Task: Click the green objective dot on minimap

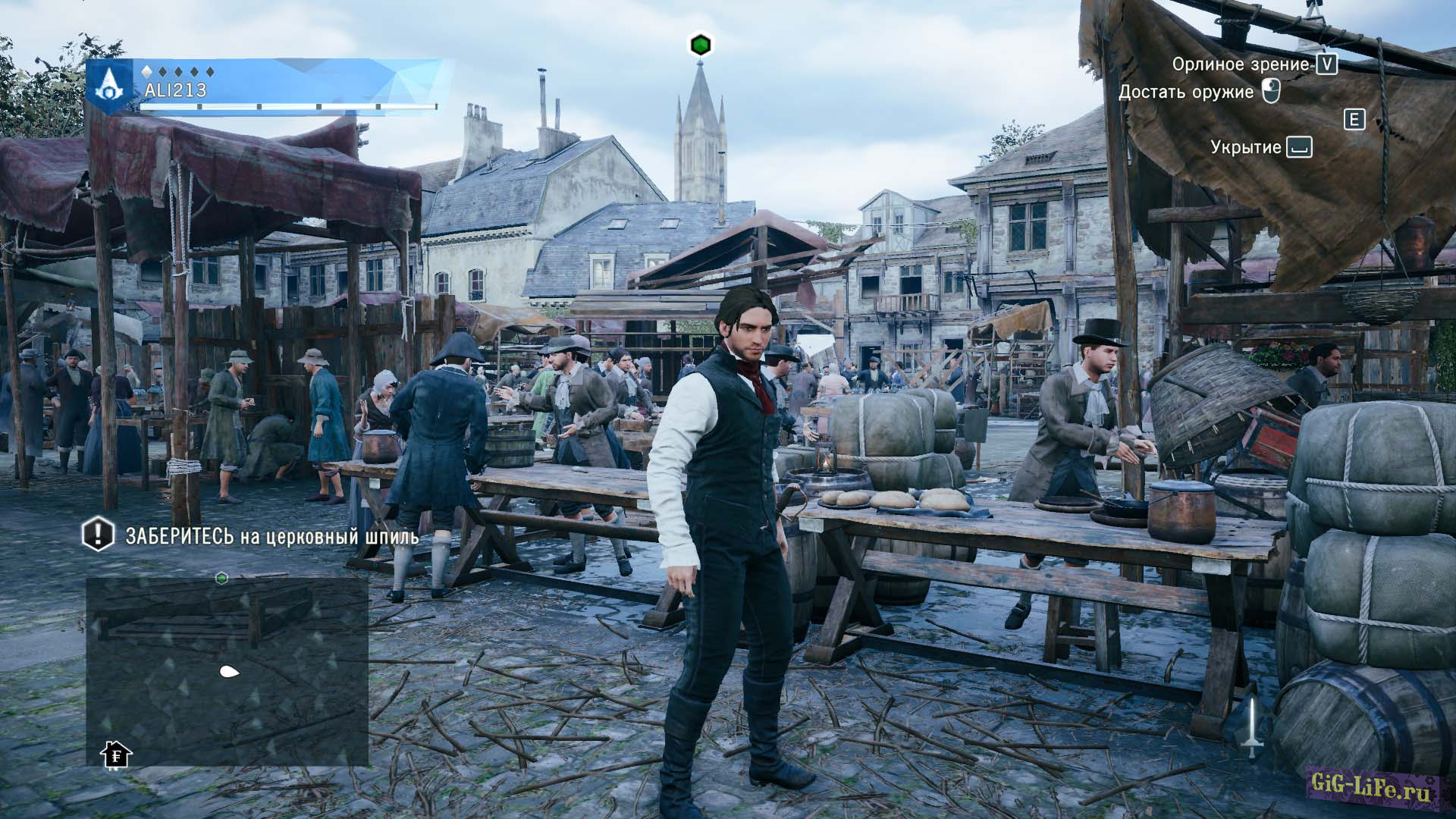Action: [x=222, y=578]
